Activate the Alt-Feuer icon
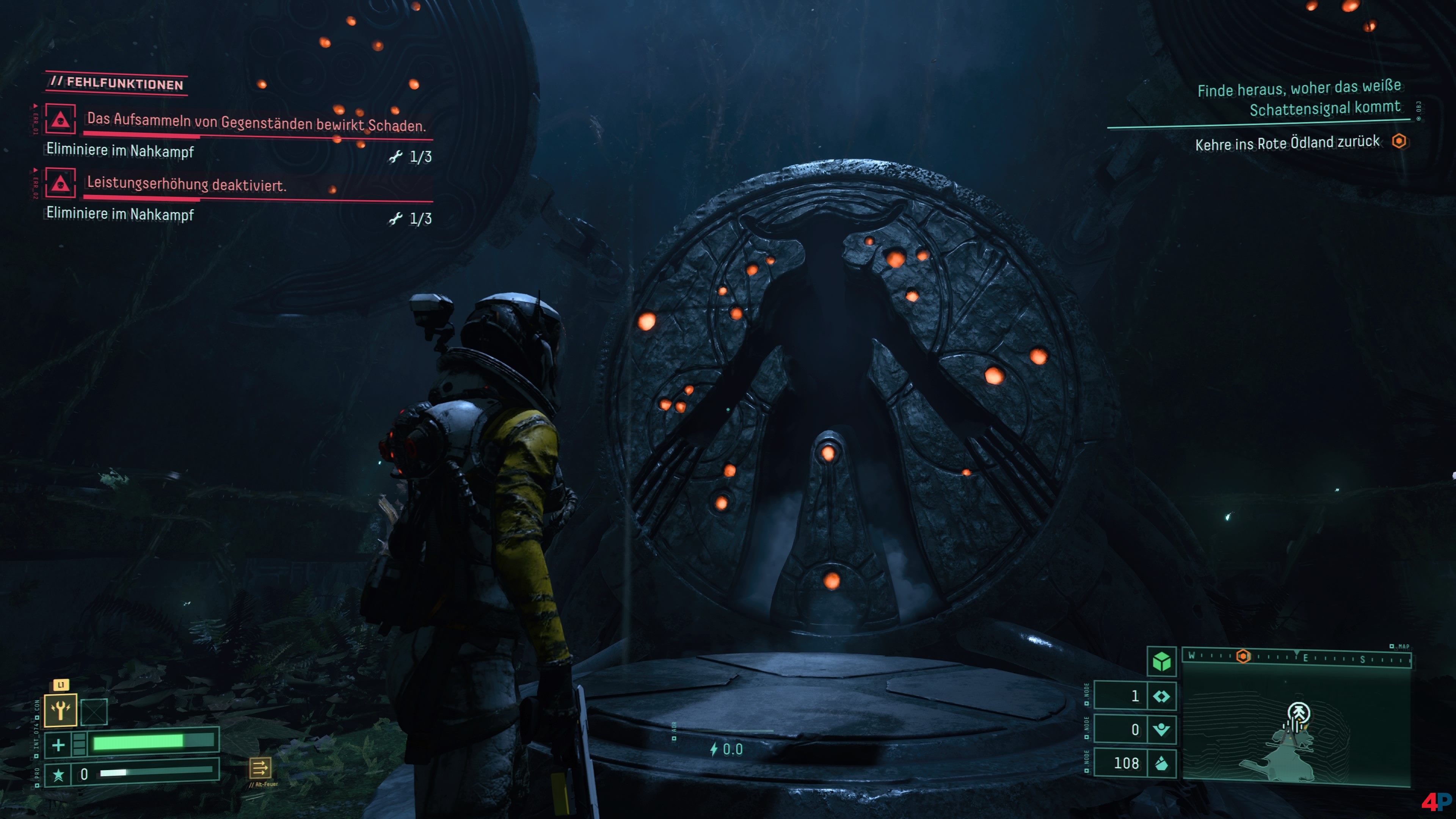This screenshot has width=1456, height=819. pos(260,768)
